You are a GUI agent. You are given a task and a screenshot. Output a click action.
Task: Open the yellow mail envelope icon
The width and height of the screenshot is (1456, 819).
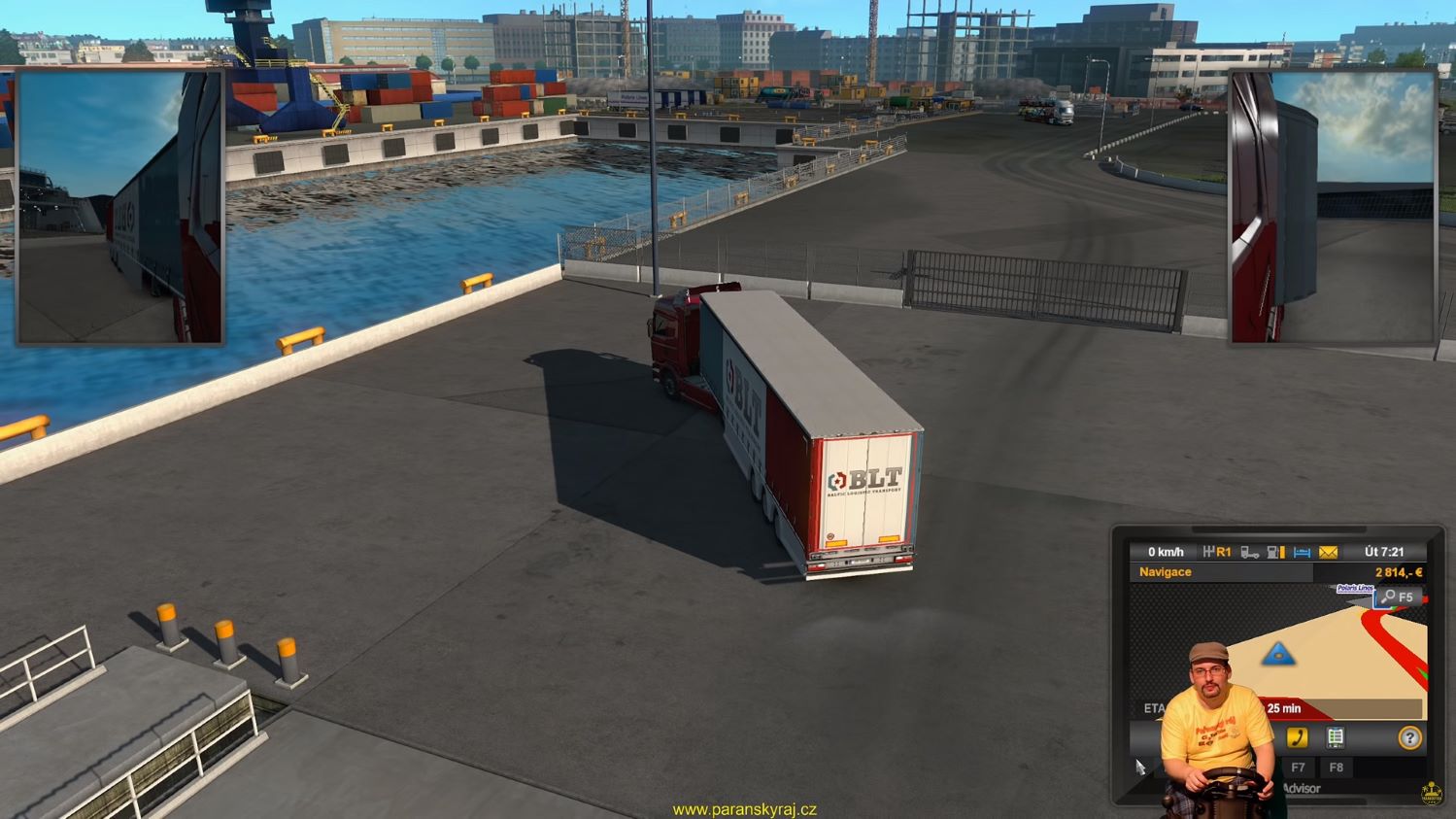1328,552
